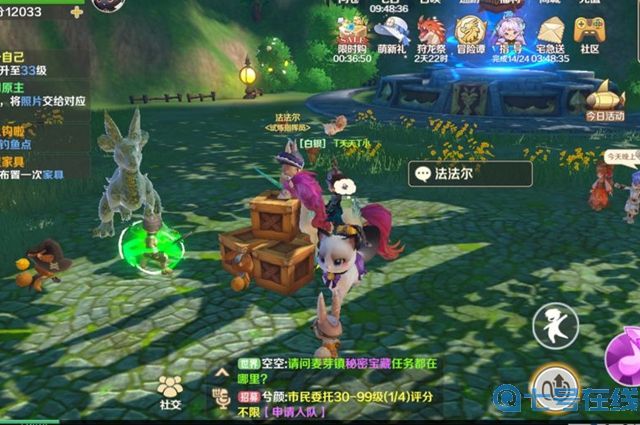This screenshot has width=640, height=425.
Task: Open the 社交 social paw button
Action: click(171, 391)
